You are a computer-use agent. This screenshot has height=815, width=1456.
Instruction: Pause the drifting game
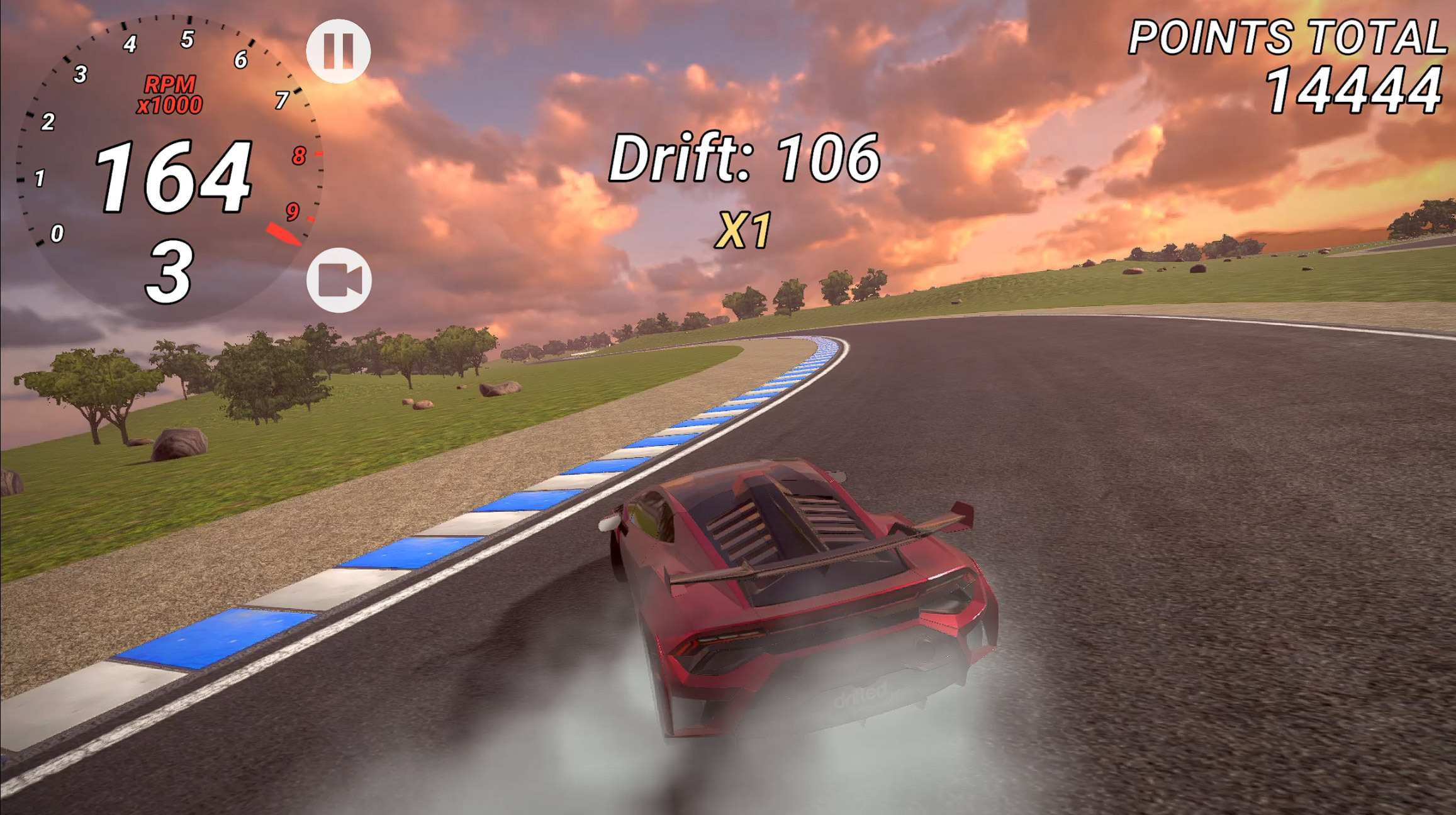339,51
